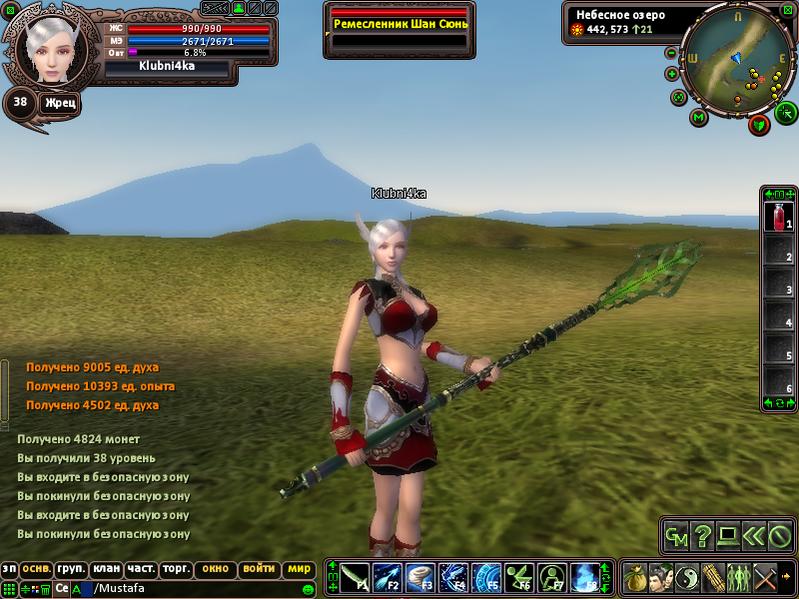Use the red potion in quick slot 1
The height and width of the screenshot is (599, 799).
pos(777,216)
